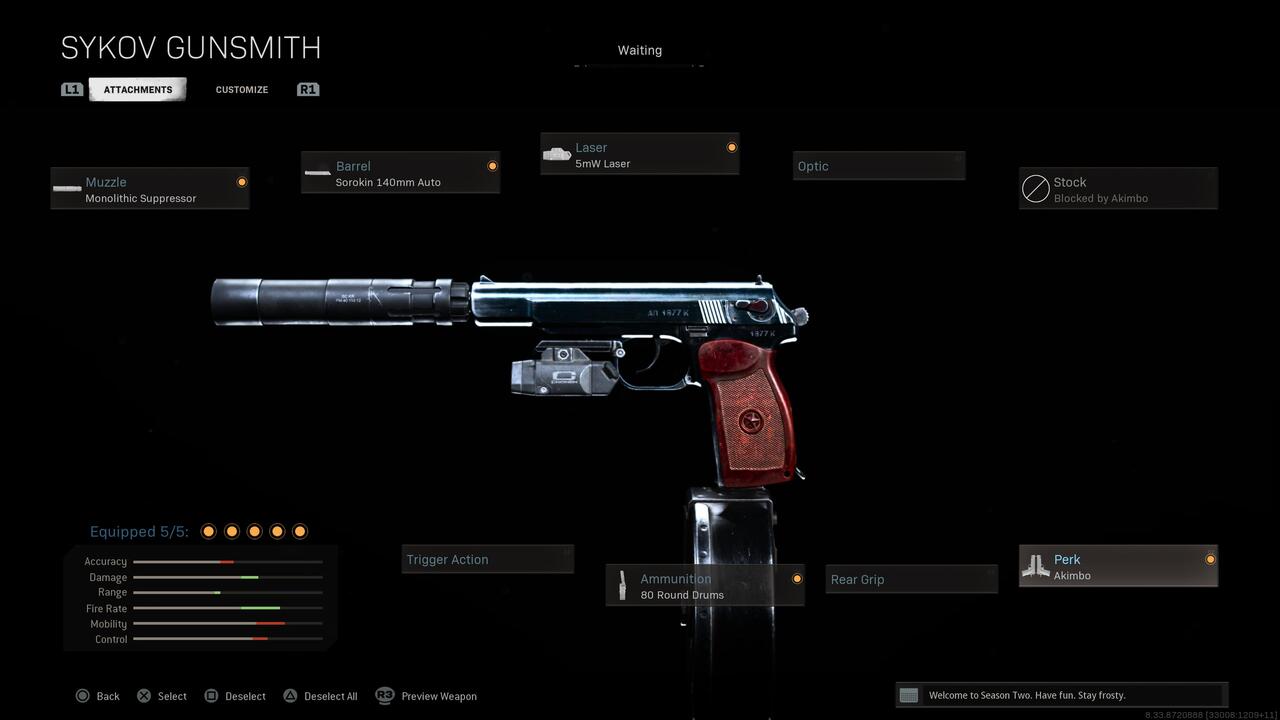Screen dimensions: 1280x720
Task: Choose the Laser 5mW Laser slot
Action: click(640, 154)
